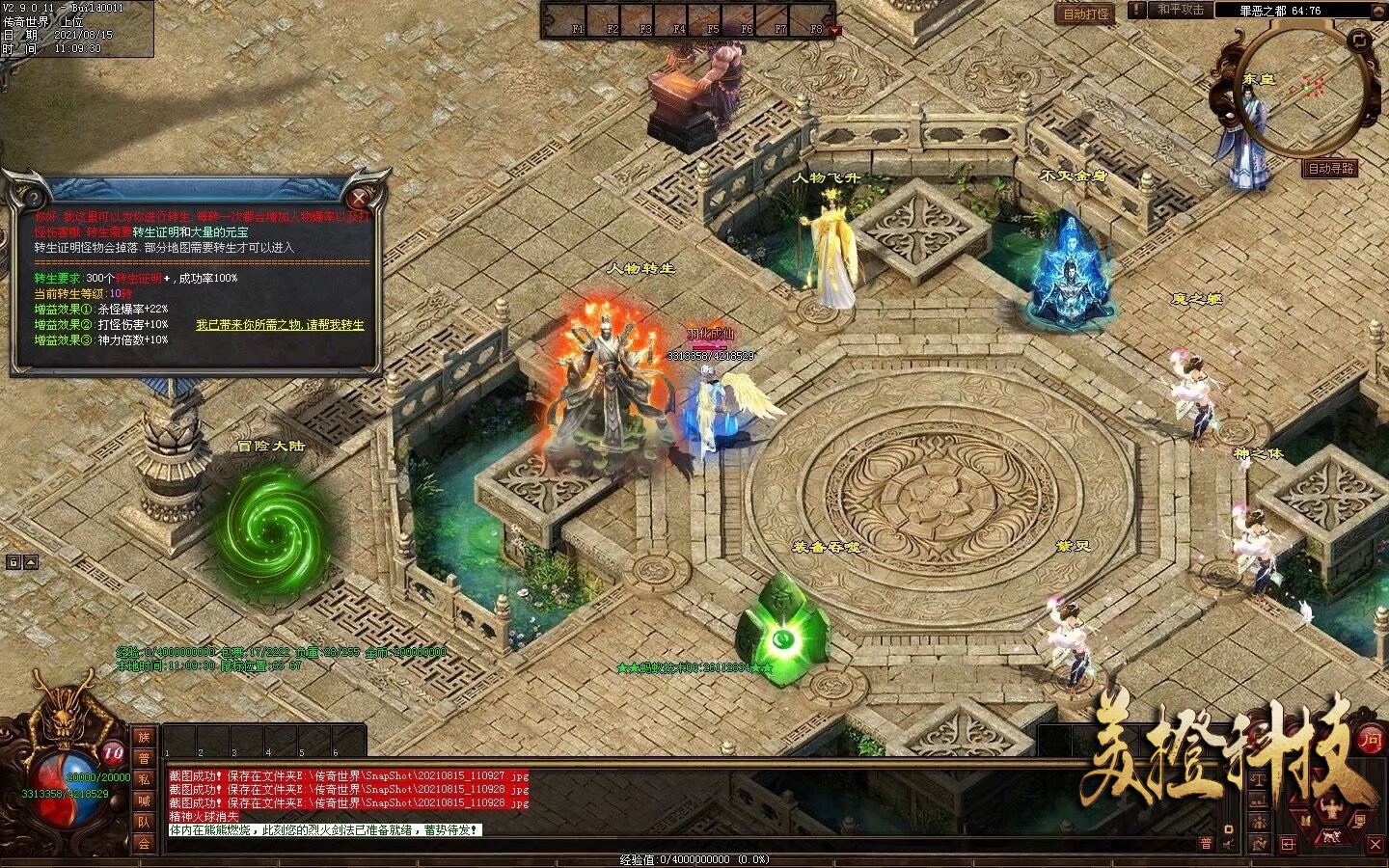Toggle the 自动打怪 auto-fight button
Screen dimensions: 1389x868
pos(1086,14)
